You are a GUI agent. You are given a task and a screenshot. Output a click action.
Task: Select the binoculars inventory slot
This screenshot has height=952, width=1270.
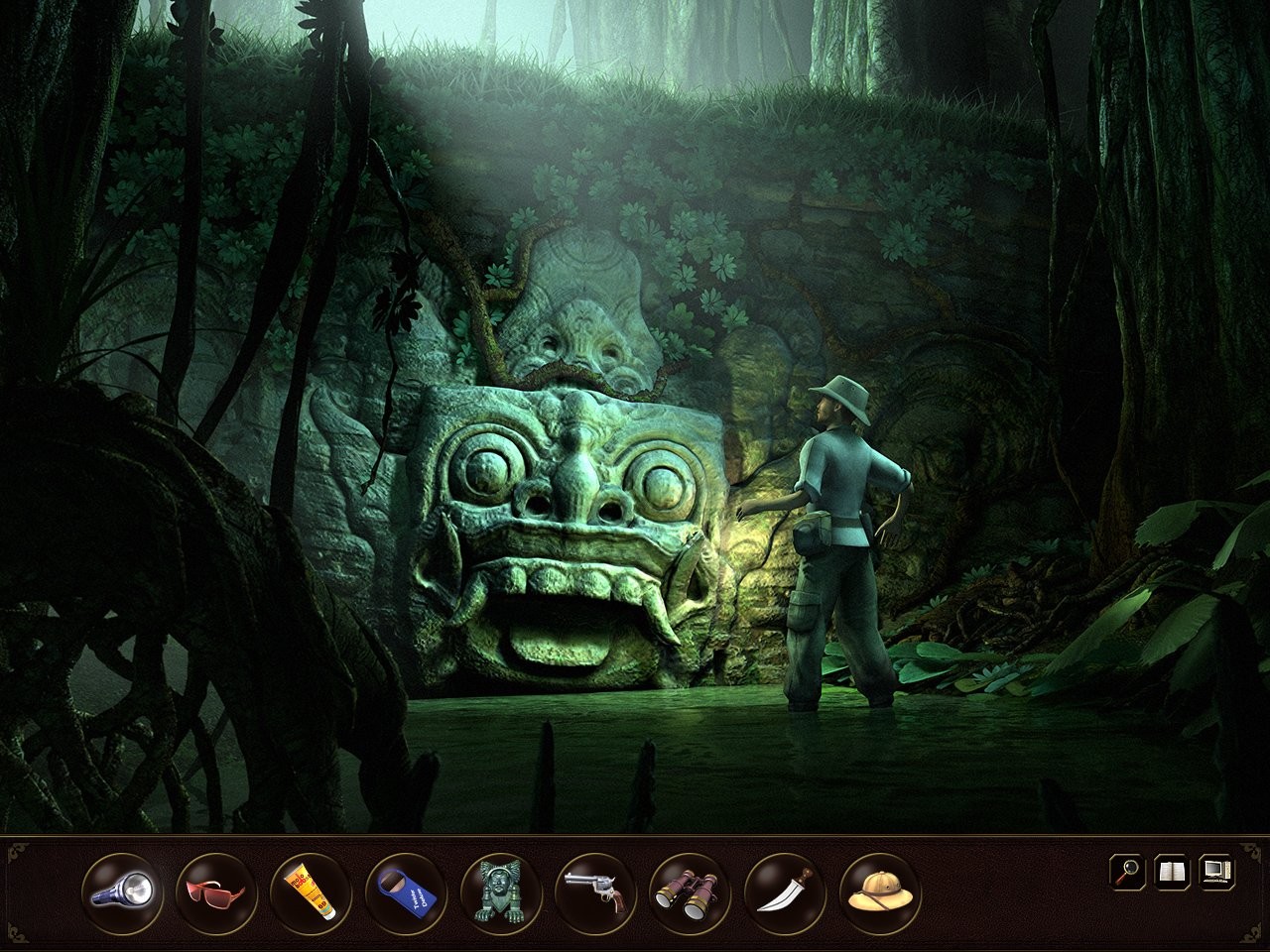tap(690, 889)
